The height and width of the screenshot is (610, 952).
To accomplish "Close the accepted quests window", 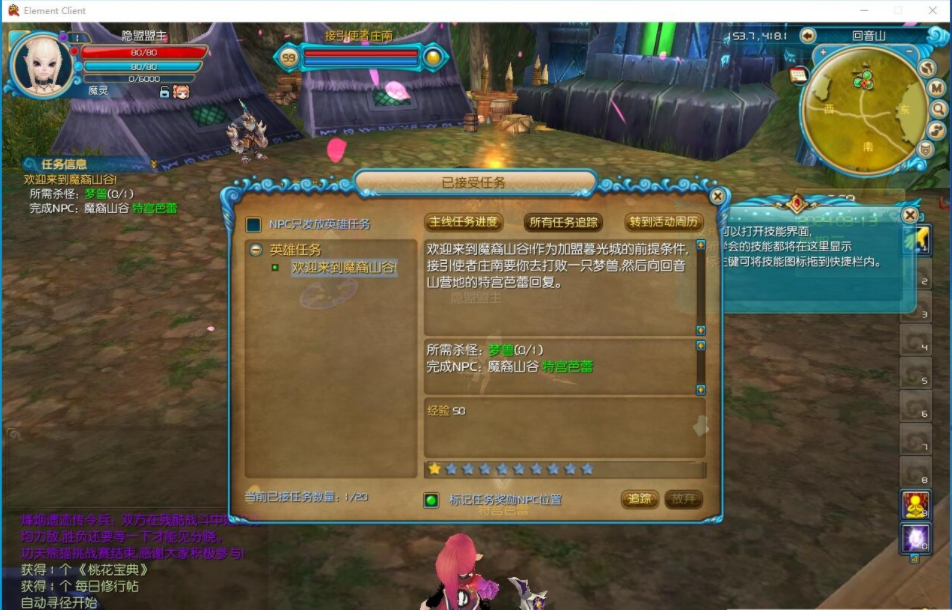I will click(717, 197).
